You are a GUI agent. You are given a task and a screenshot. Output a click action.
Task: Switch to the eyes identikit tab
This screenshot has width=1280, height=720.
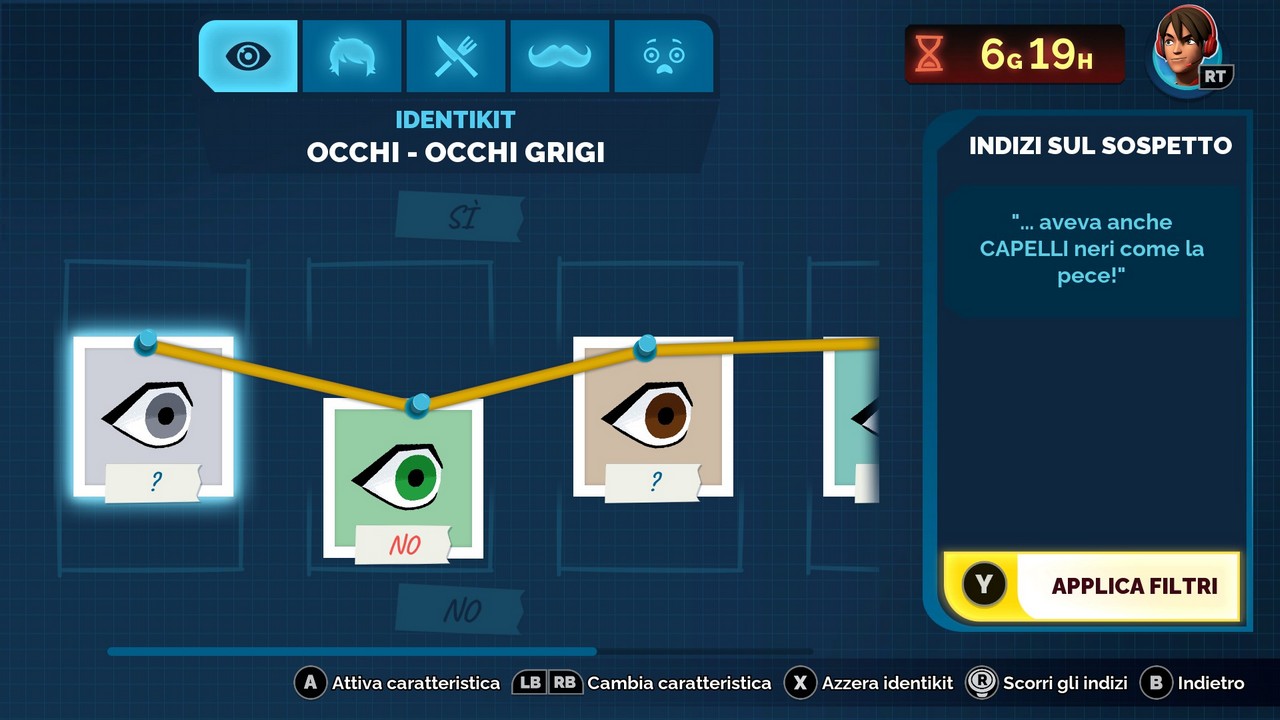coord(248,56)
